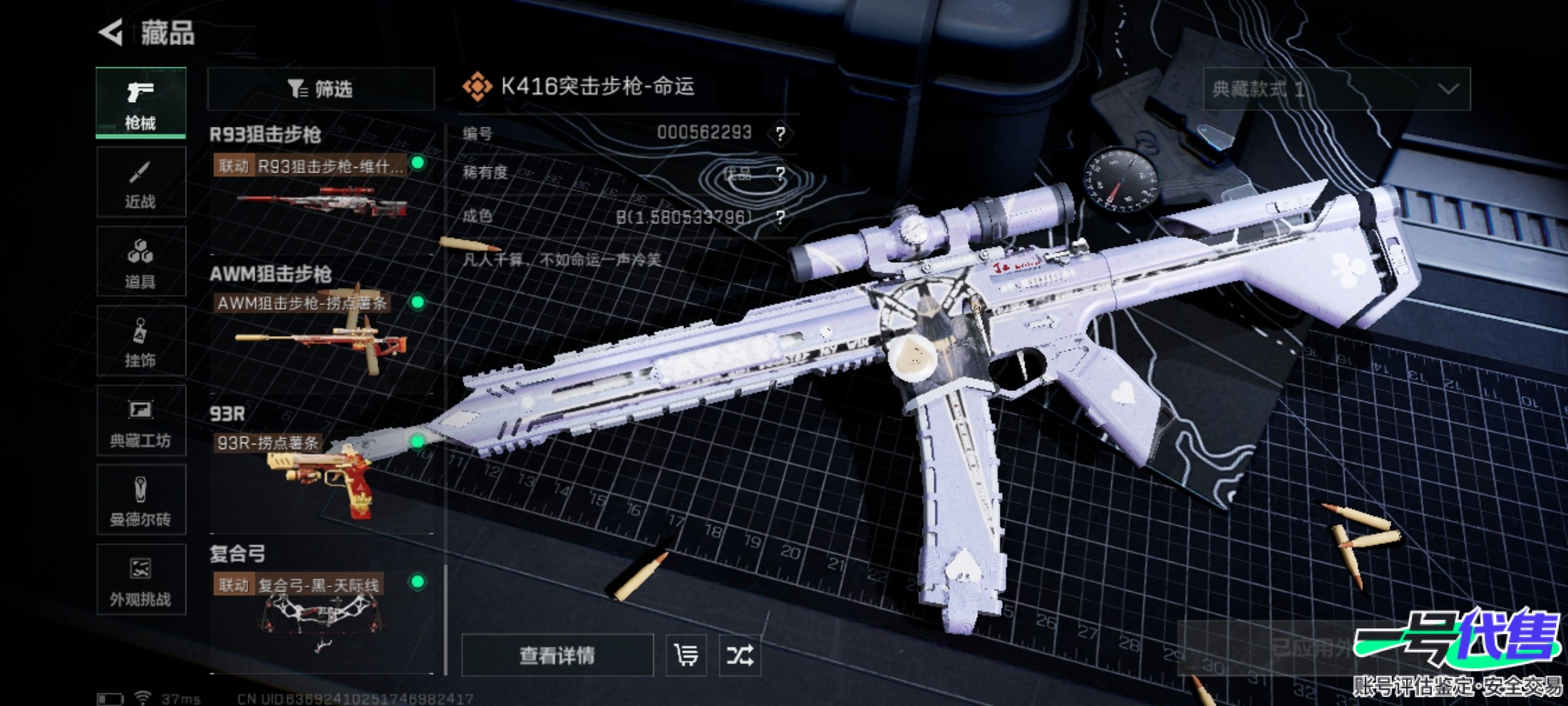This screenshot has width=1568, height=706.
Task: Pick the 93R pistol skin entry
Action: click(320, 477)
